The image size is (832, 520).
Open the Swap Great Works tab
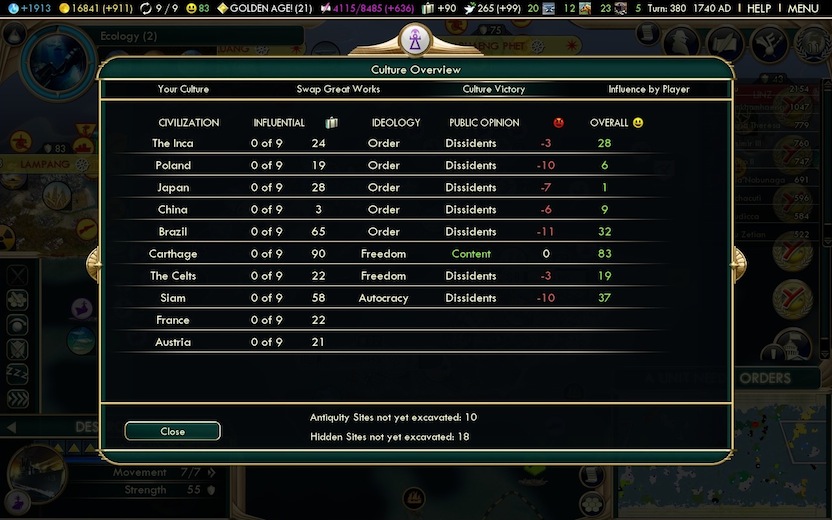[338, 89]
